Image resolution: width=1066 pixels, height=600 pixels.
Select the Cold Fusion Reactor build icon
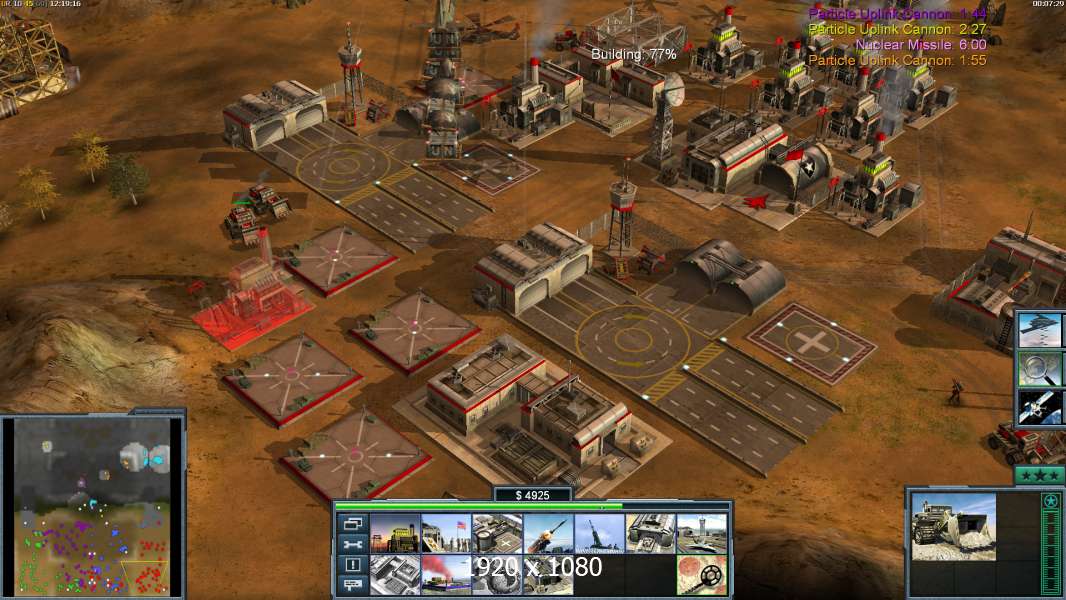(x=395, y=534)
